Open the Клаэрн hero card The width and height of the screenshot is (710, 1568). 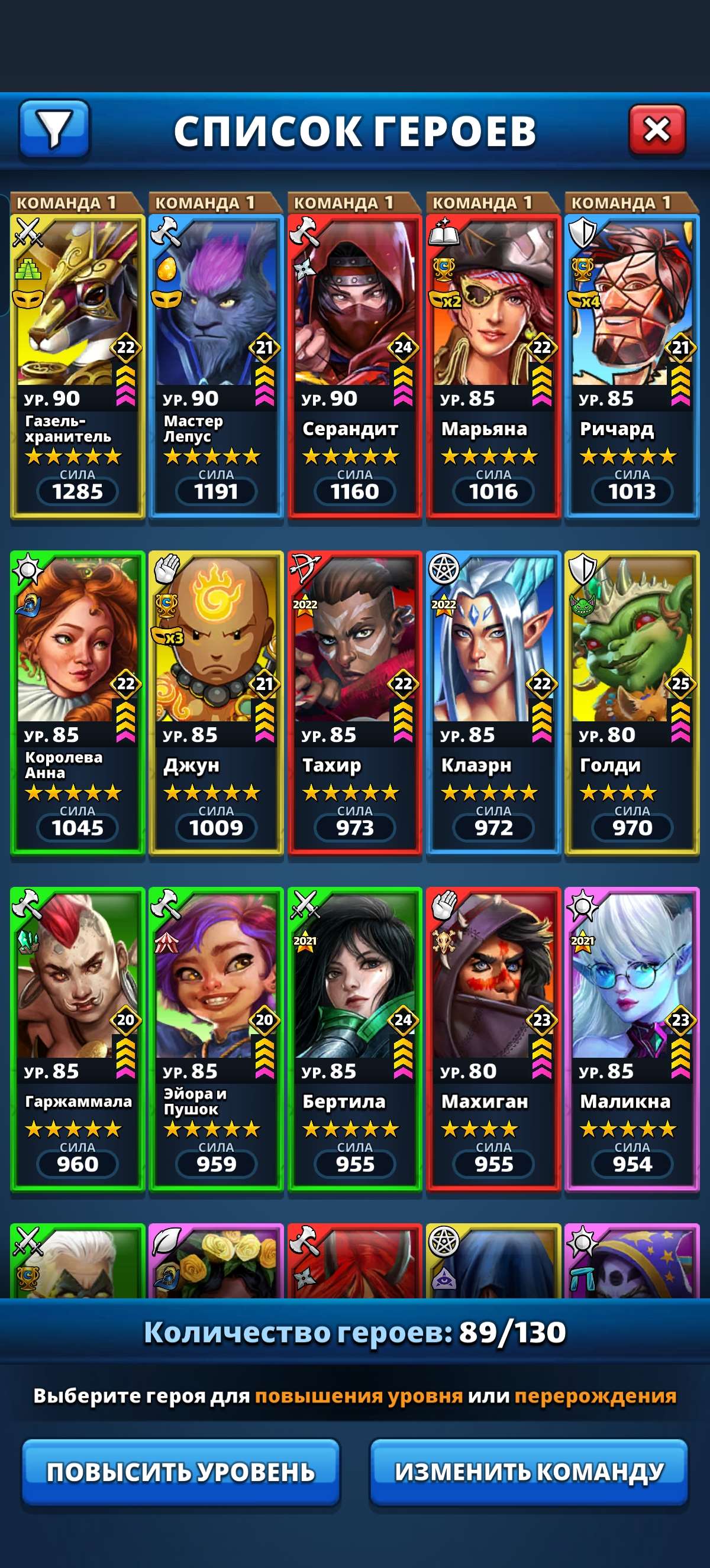pos(493,702)
